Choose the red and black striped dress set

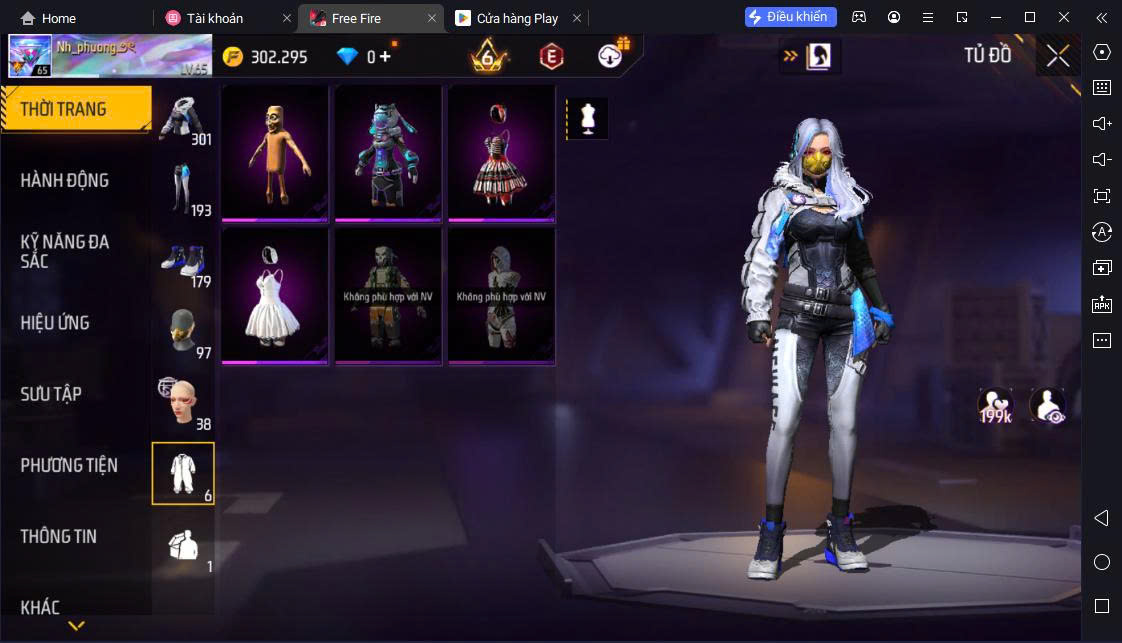click(x=501, y=153)
